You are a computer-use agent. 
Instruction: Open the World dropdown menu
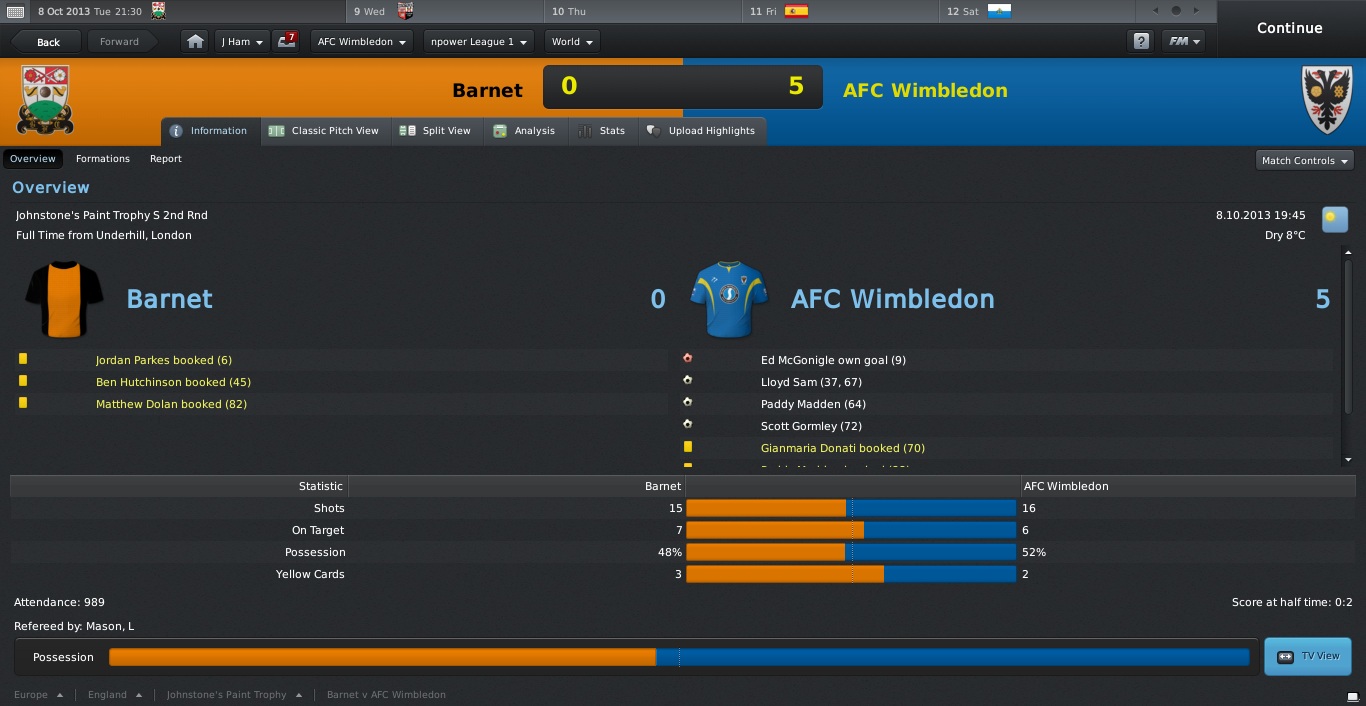[572, 42]
